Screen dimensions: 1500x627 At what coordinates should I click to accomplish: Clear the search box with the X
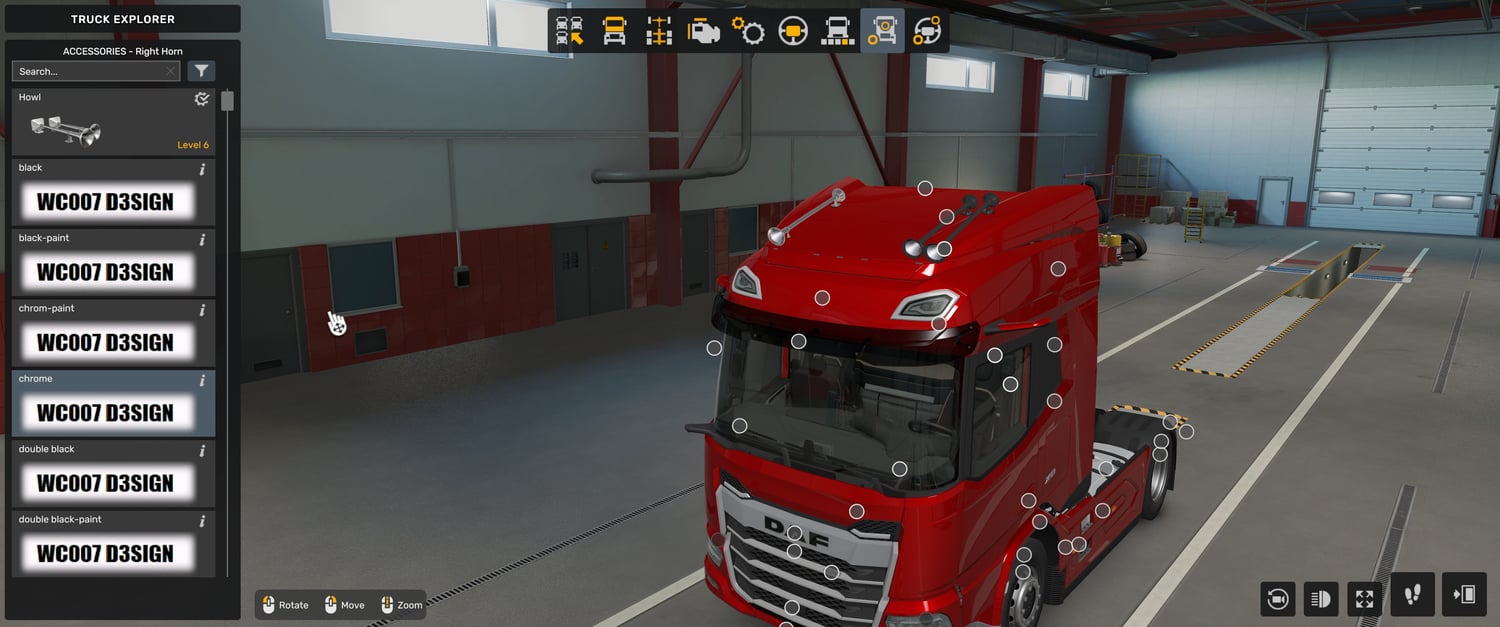[x=170, y=71]
